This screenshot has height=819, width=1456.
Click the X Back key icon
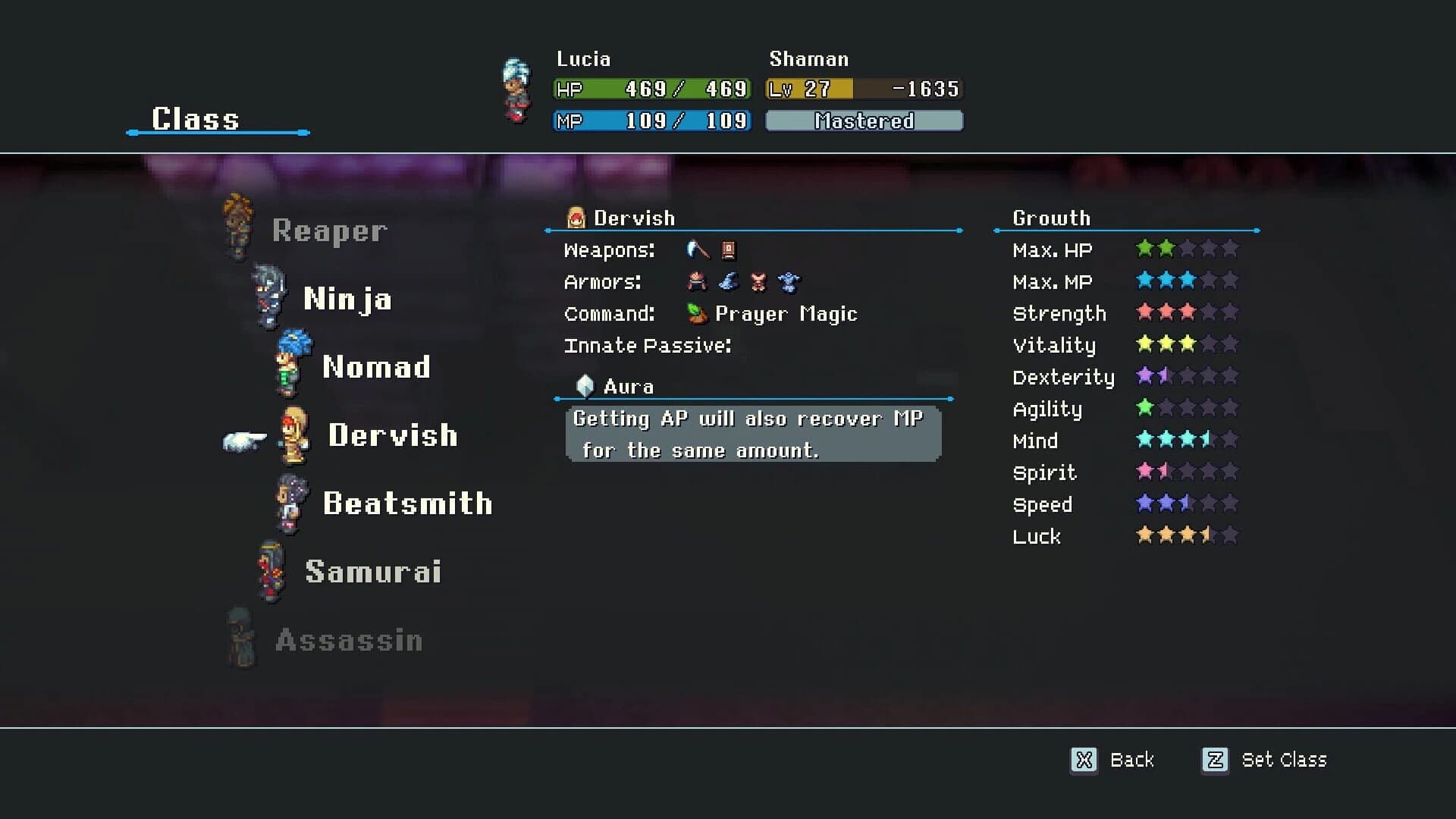1083,760
